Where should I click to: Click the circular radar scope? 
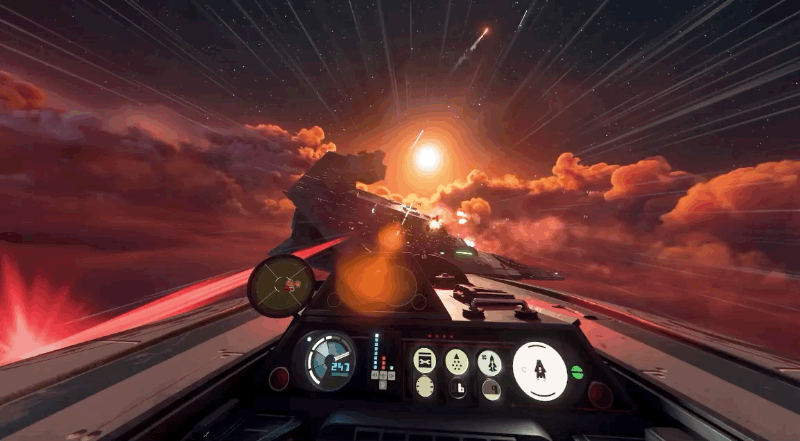[281, 285]
